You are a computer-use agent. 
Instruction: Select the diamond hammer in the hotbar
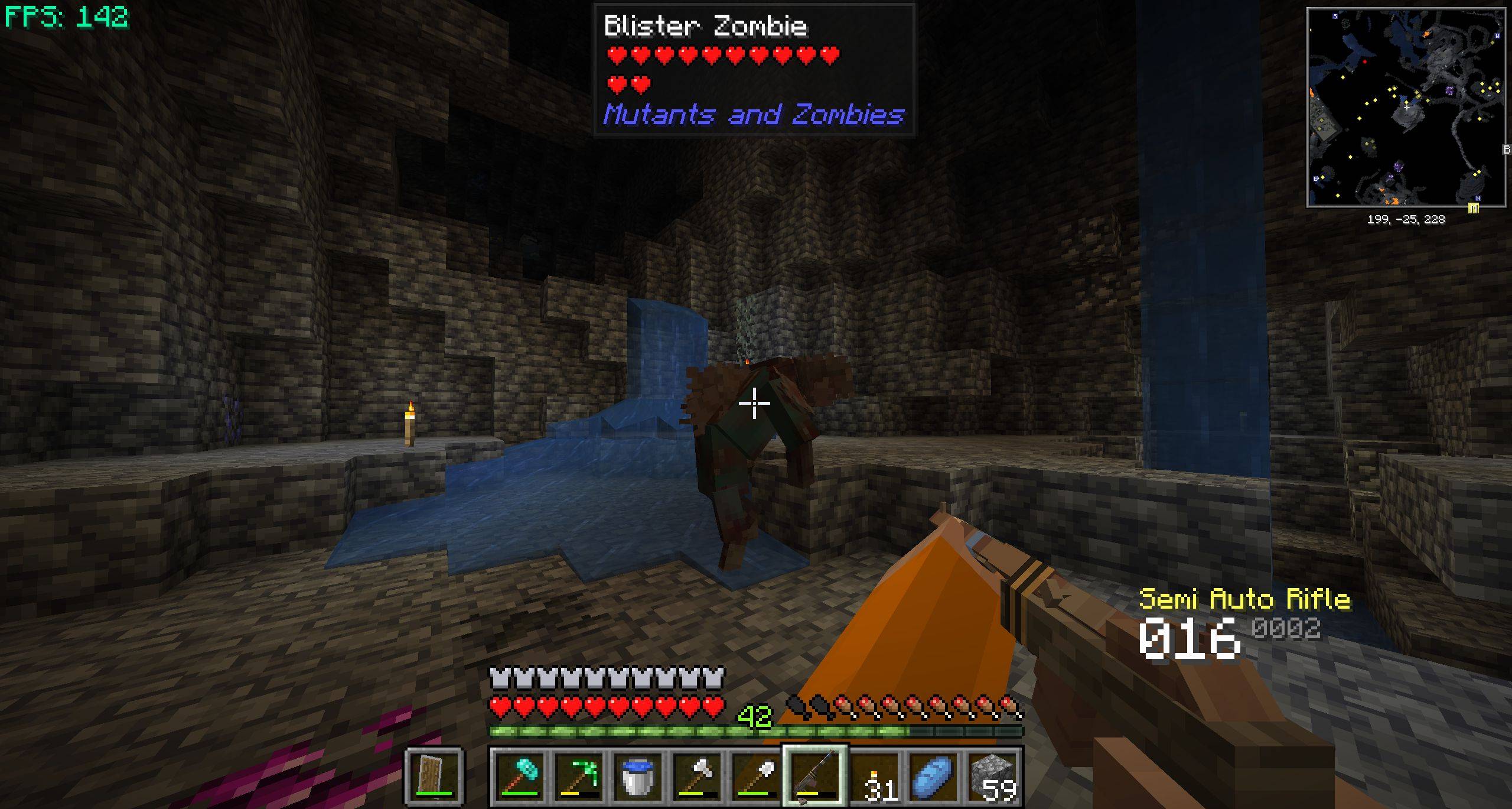click(x=520, y=775)
